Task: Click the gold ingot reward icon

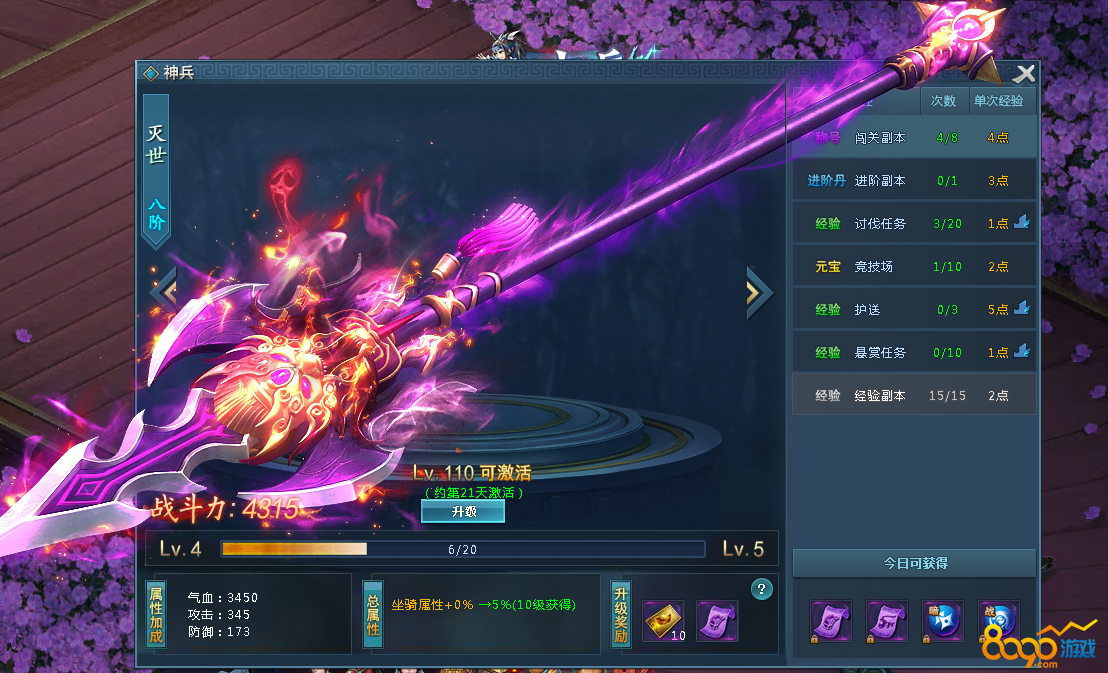Action: [x=663, y=621]
